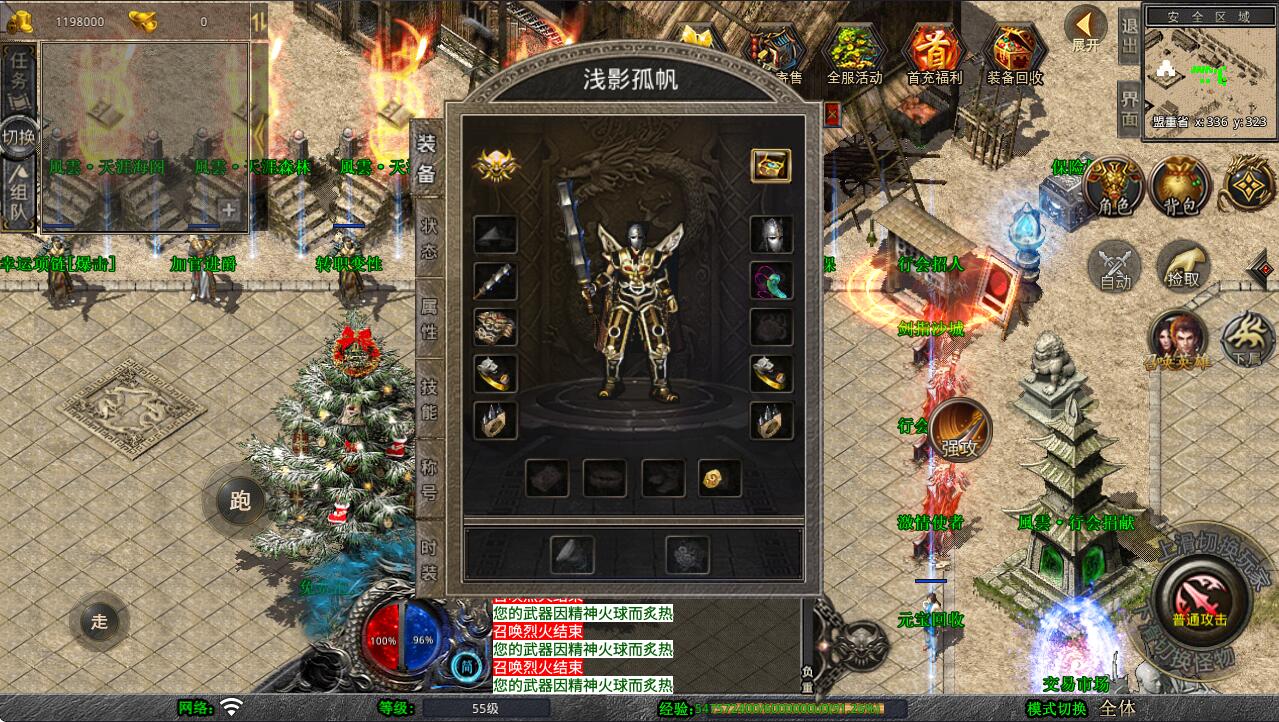Use the 普通攻击 normal attack button
The height and width of the screenshot is (722, 1279).
click(x=1199, y=600)
